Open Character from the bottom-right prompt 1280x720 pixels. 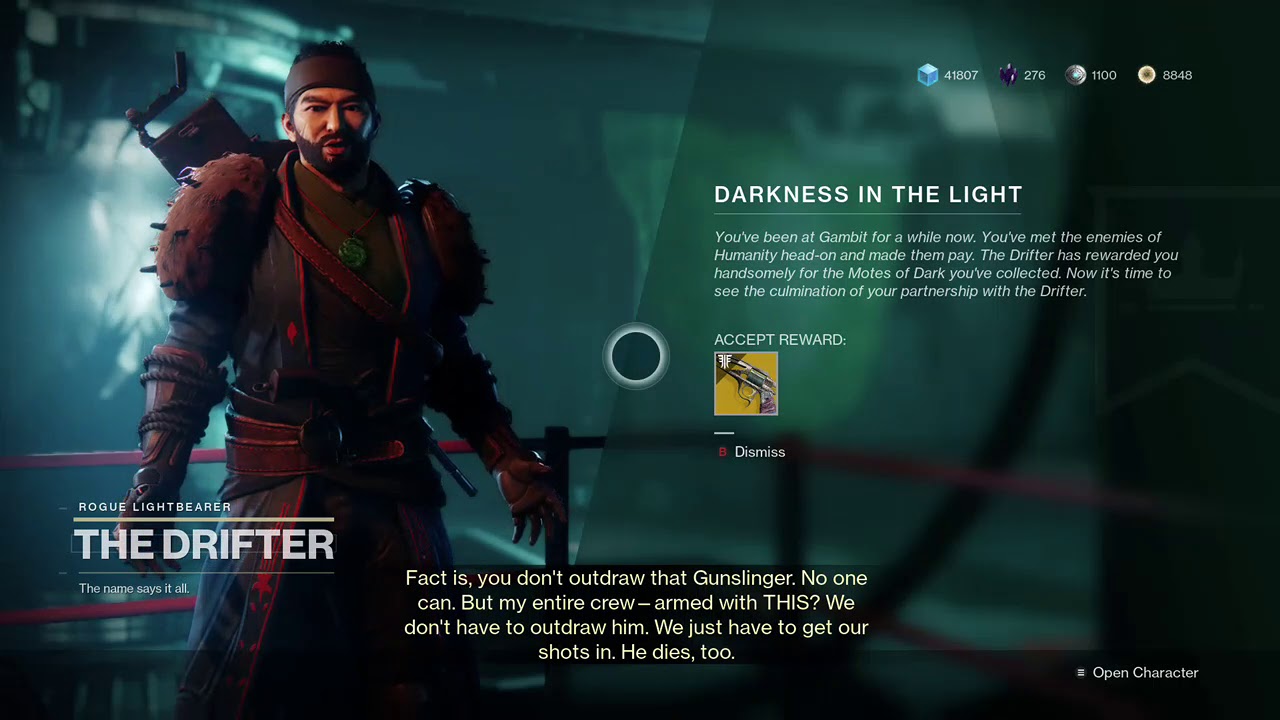tap(1143, 673)
